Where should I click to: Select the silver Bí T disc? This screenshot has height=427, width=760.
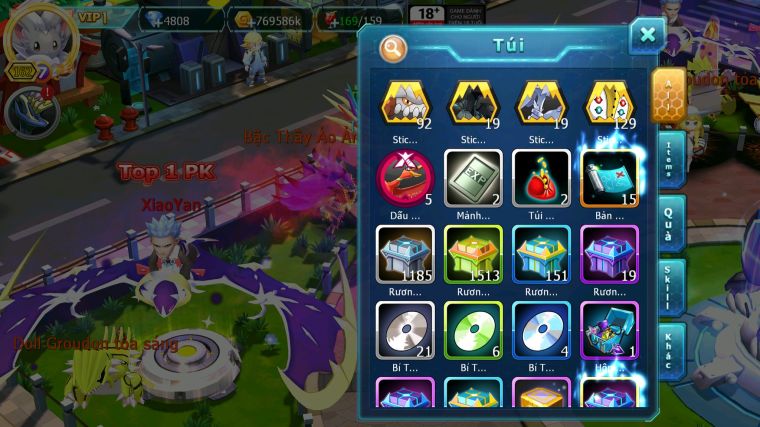point(406,327)
